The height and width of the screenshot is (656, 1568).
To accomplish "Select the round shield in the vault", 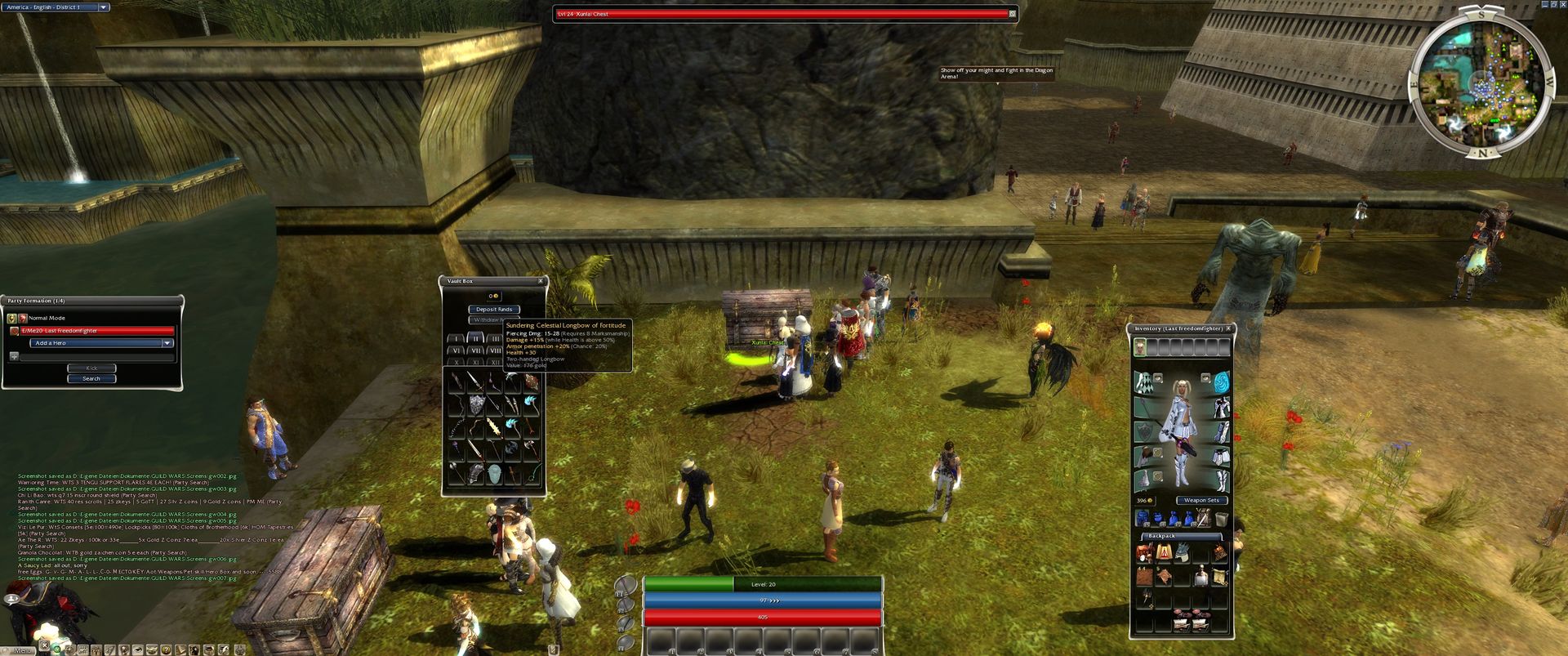I will [x=476, y=404].
